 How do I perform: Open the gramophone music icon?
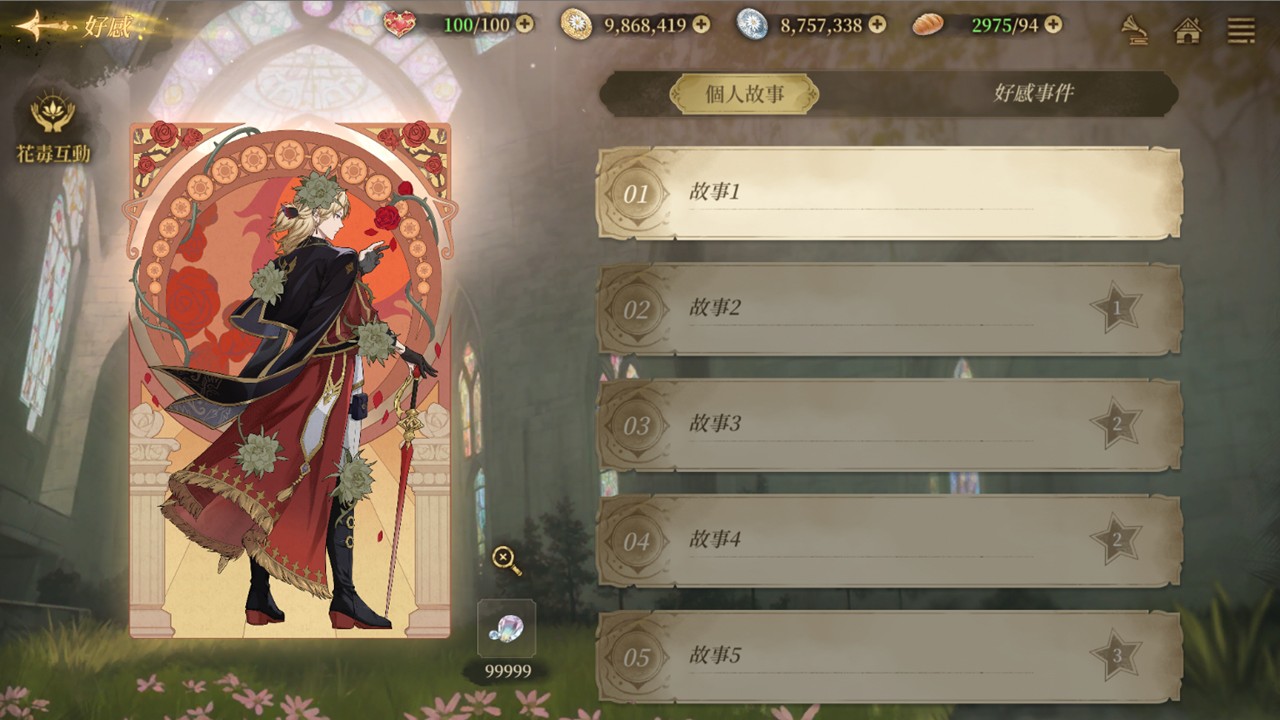click(1135, 29)
